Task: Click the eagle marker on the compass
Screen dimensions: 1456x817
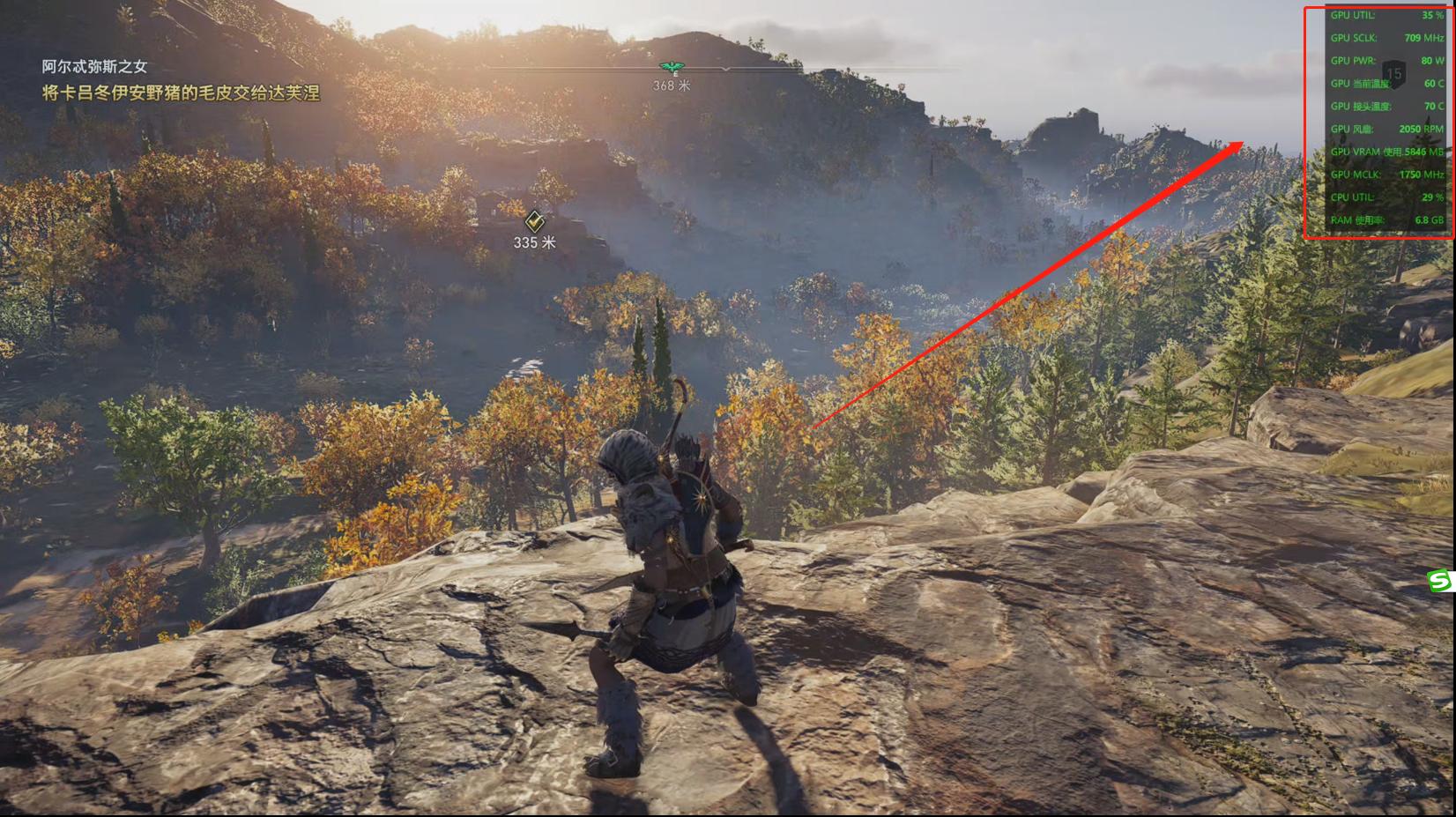Action: [671, 67]
